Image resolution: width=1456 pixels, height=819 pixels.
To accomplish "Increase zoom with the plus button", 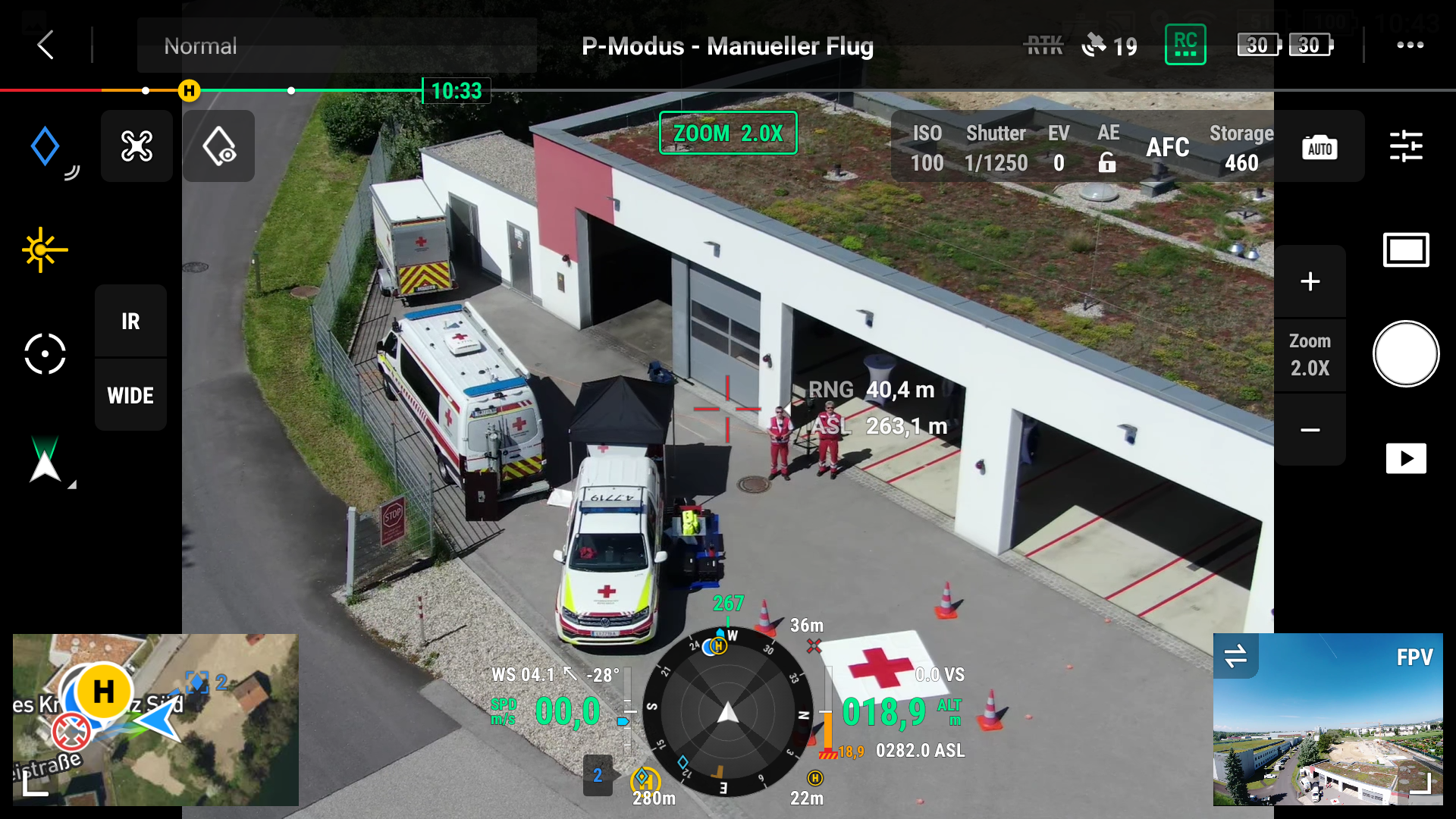I will [1310, 281].
